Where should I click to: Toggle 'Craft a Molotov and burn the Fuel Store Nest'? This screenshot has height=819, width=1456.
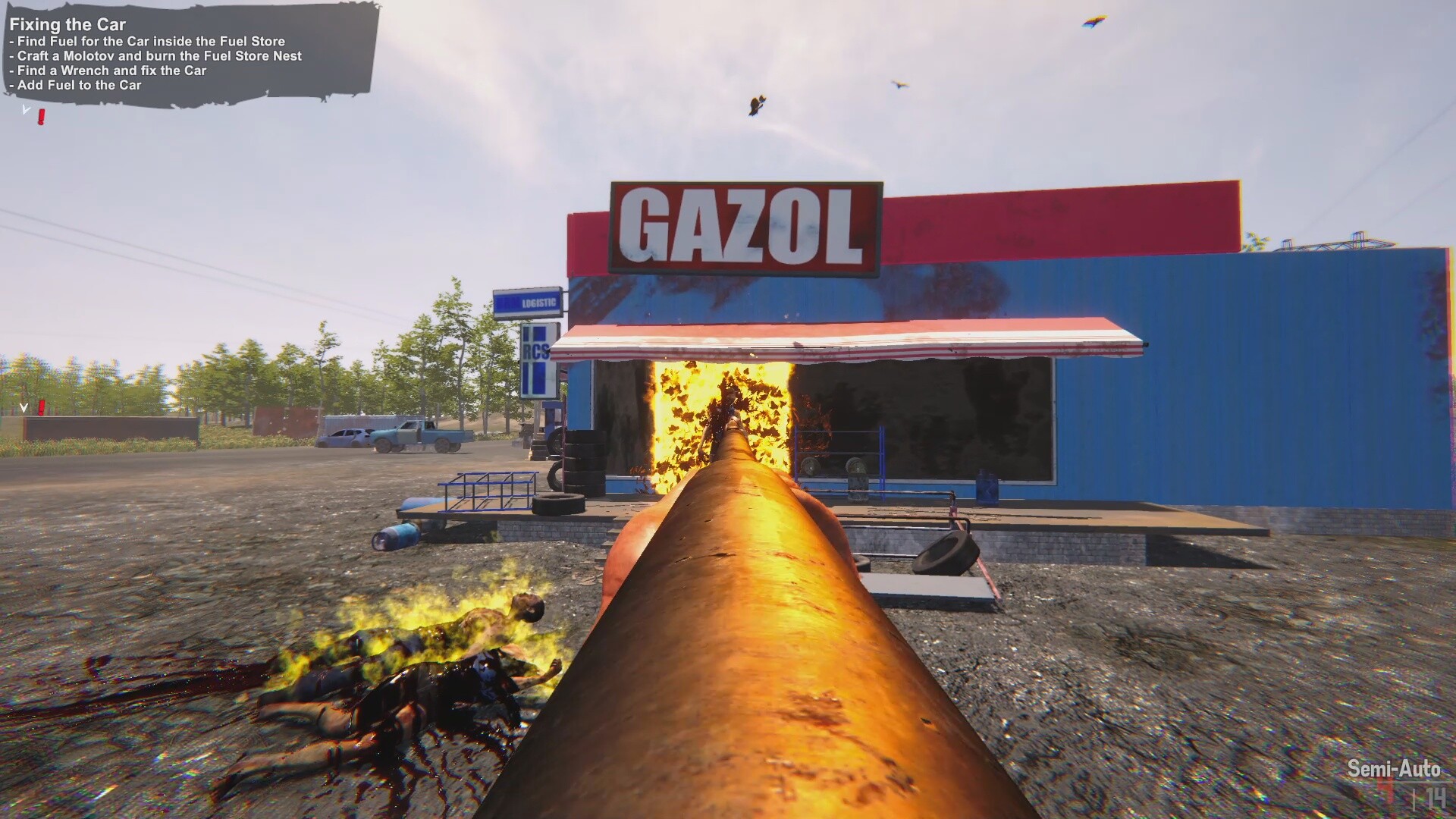coord(154,56)
